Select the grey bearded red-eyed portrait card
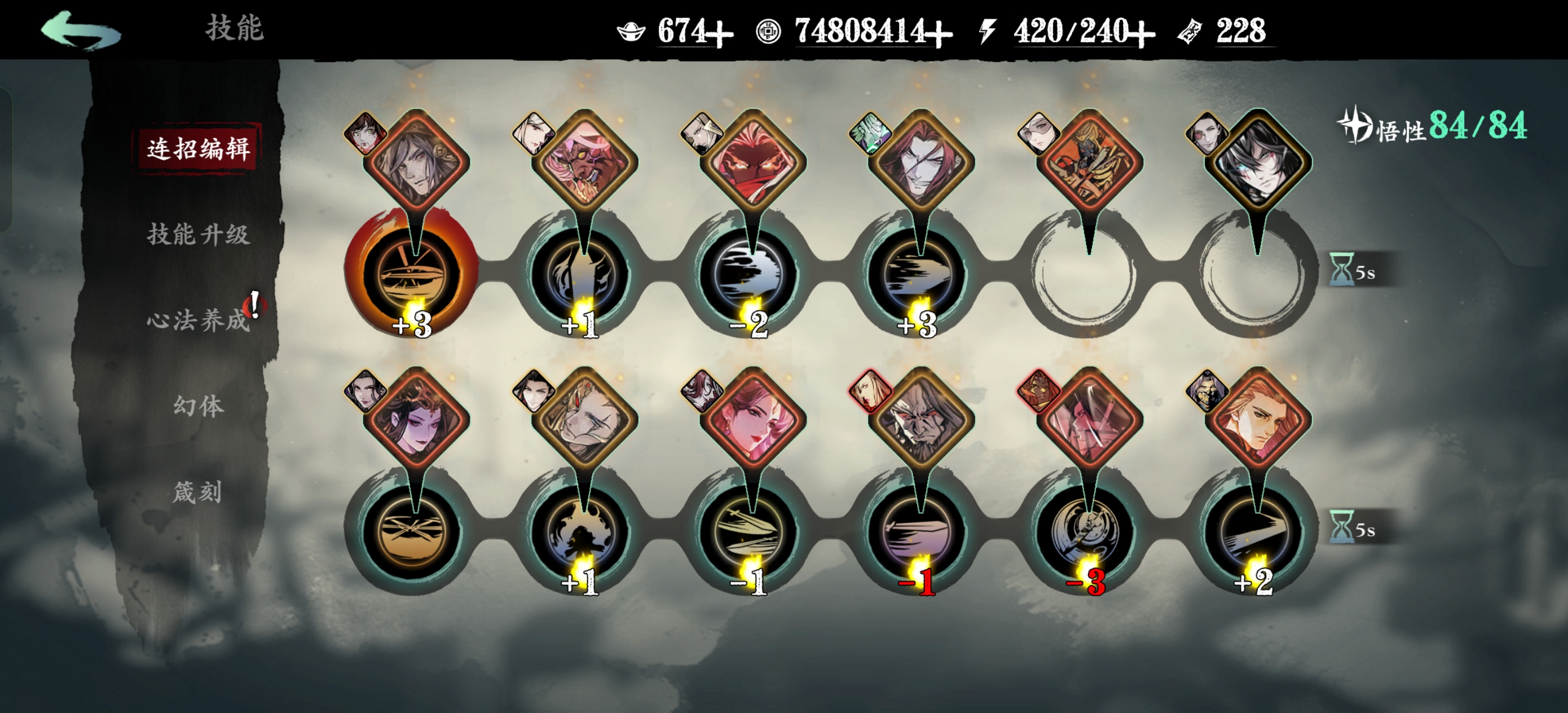1568x713 pixels. (x=921, y=420)
